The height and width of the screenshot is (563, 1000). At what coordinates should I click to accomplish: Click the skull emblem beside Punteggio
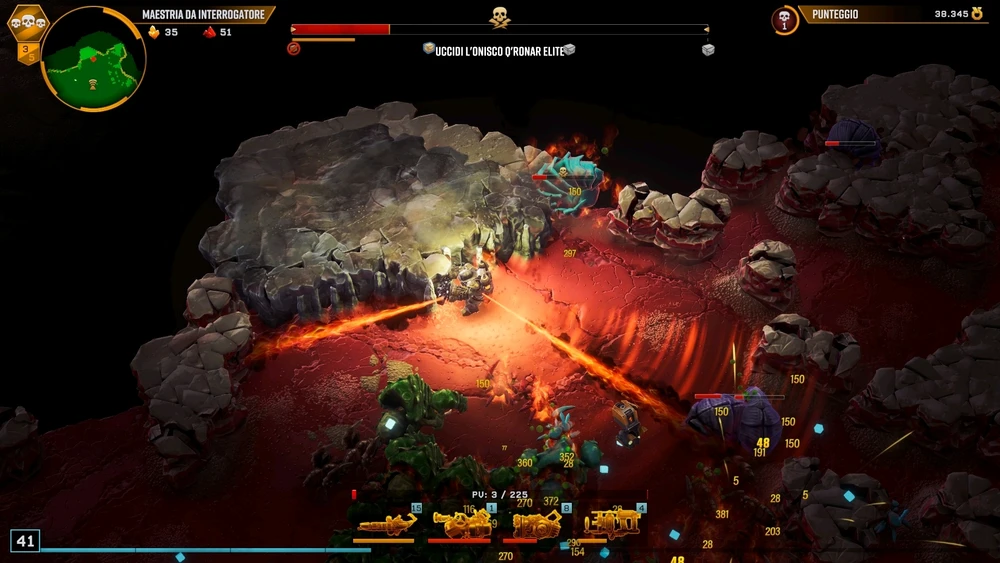coord(785,19)
